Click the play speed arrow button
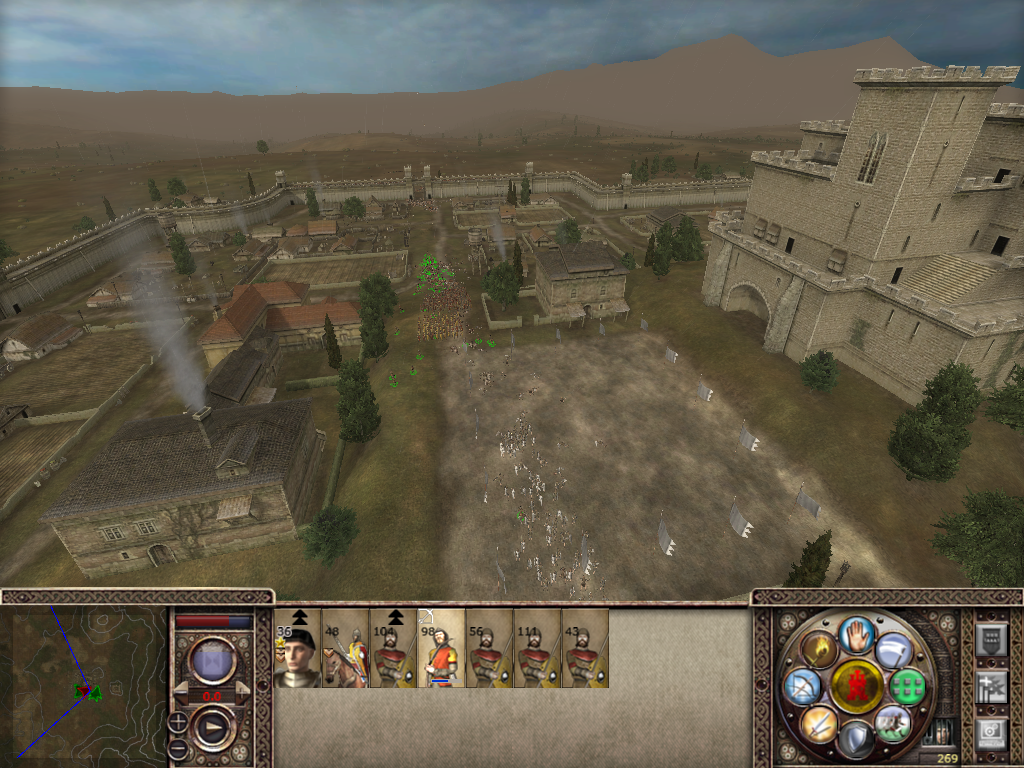Screen dimensions: 1024x768 (213, 728)
